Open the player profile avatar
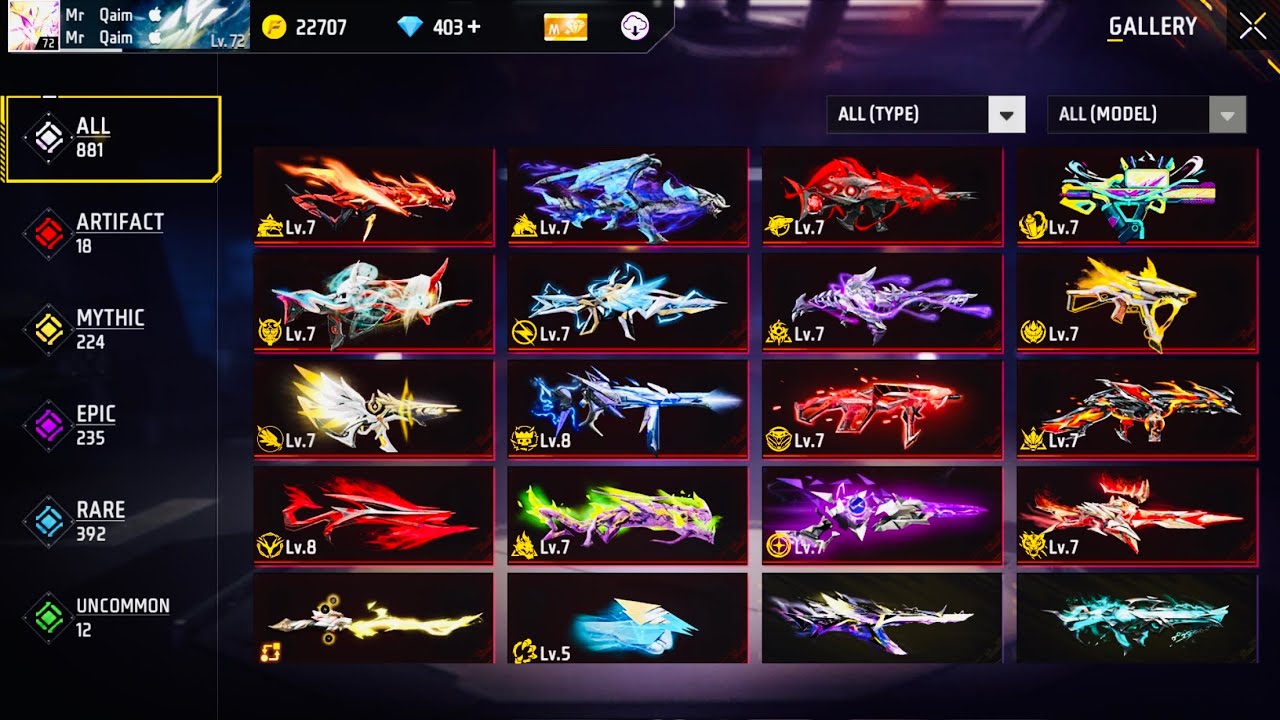The height and width of the screenshot is (720, 1280). click(x=33, y=26)
